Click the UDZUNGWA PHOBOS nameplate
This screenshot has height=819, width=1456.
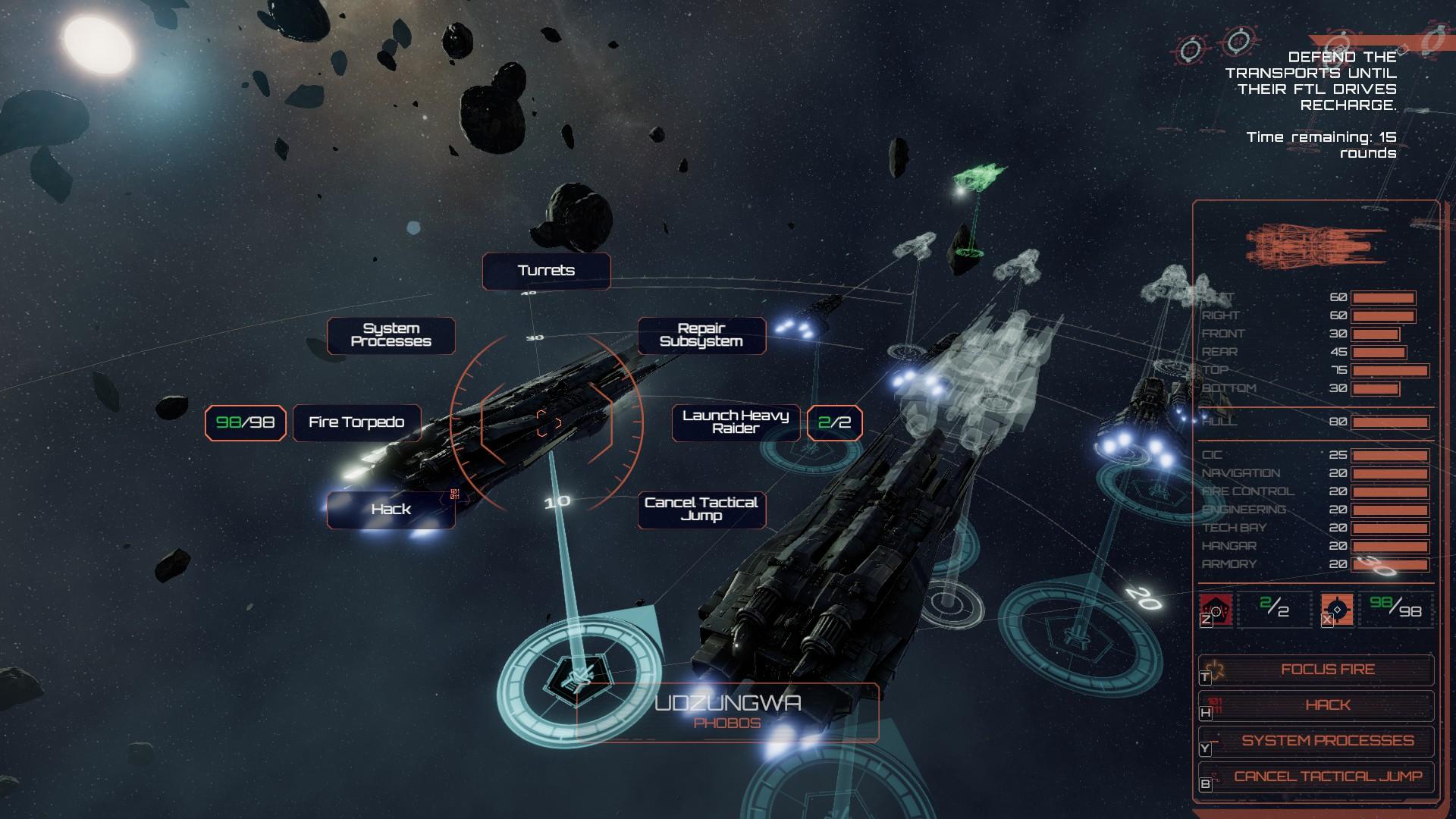(x=729, y=713)
